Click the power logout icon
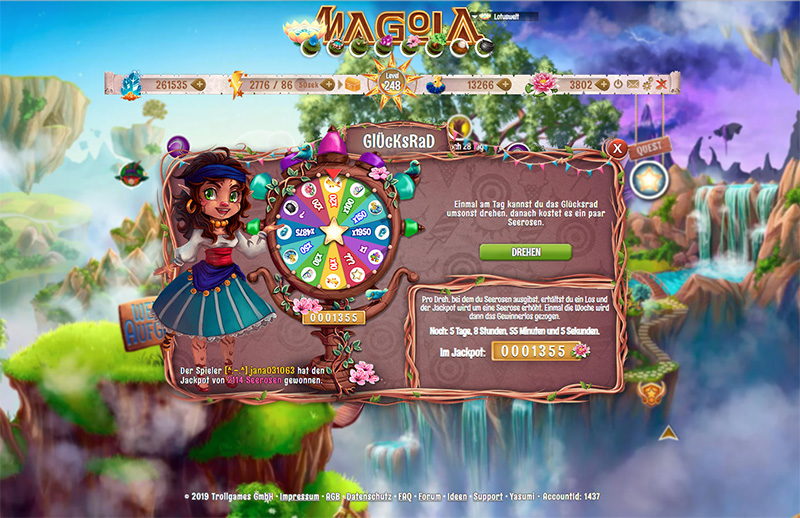 (617, 85)
